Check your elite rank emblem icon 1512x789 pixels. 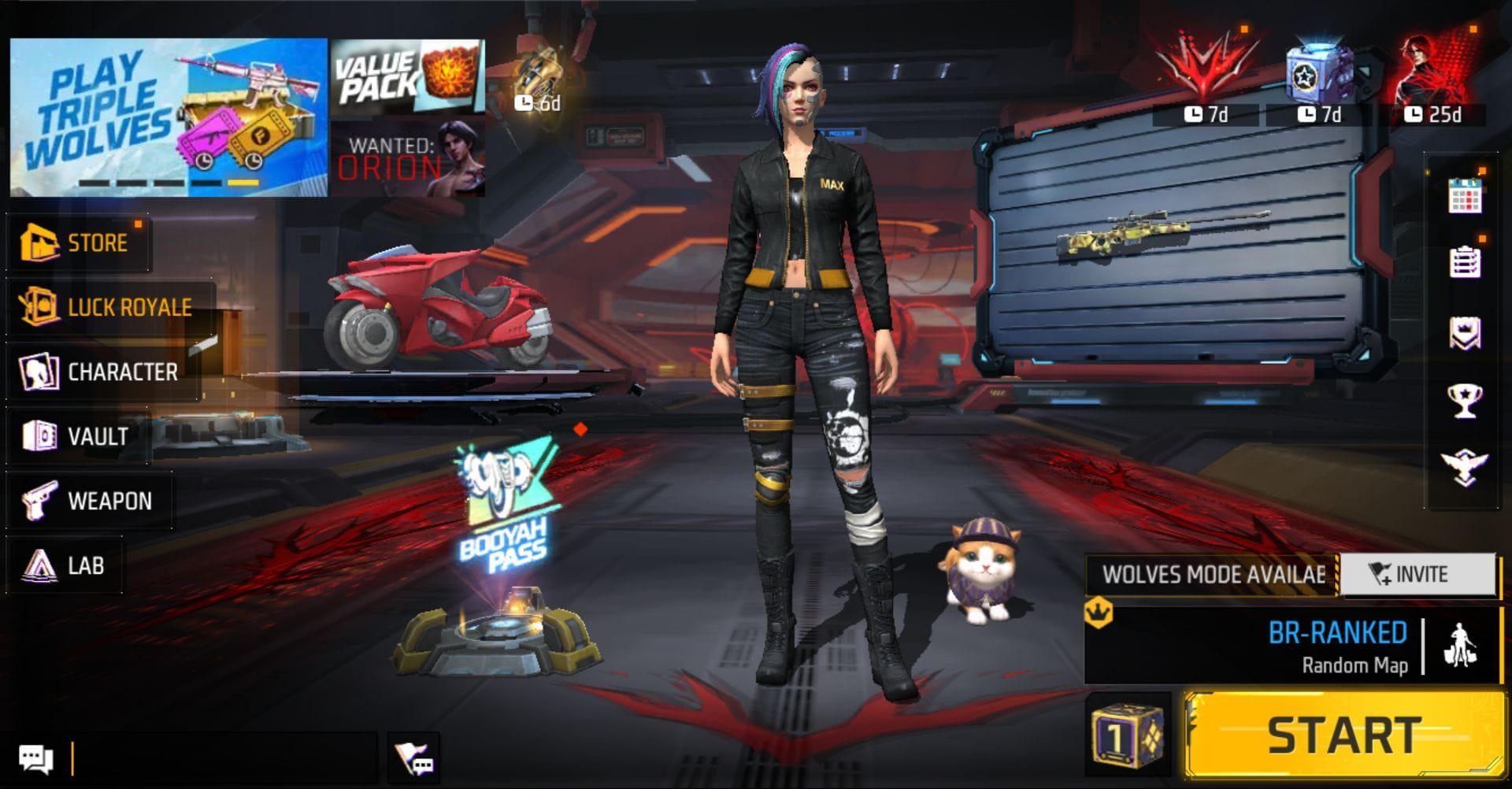tap(1465, 469)
